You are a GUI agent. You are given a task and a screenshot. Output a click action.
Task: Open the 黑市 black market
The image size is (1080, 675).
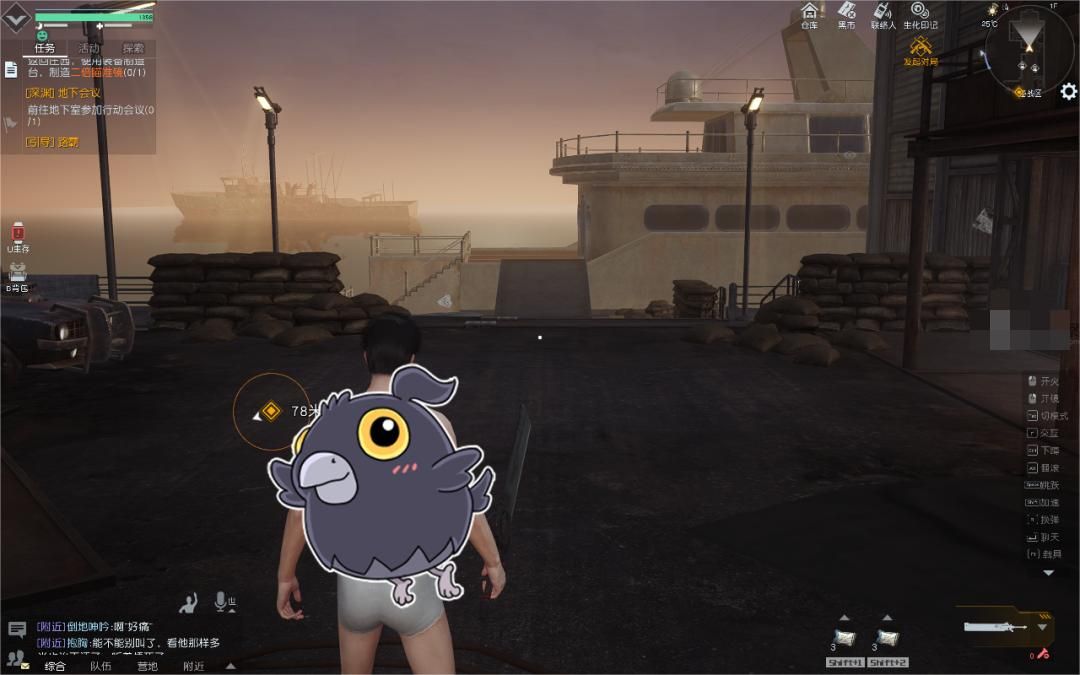point(846,15)
